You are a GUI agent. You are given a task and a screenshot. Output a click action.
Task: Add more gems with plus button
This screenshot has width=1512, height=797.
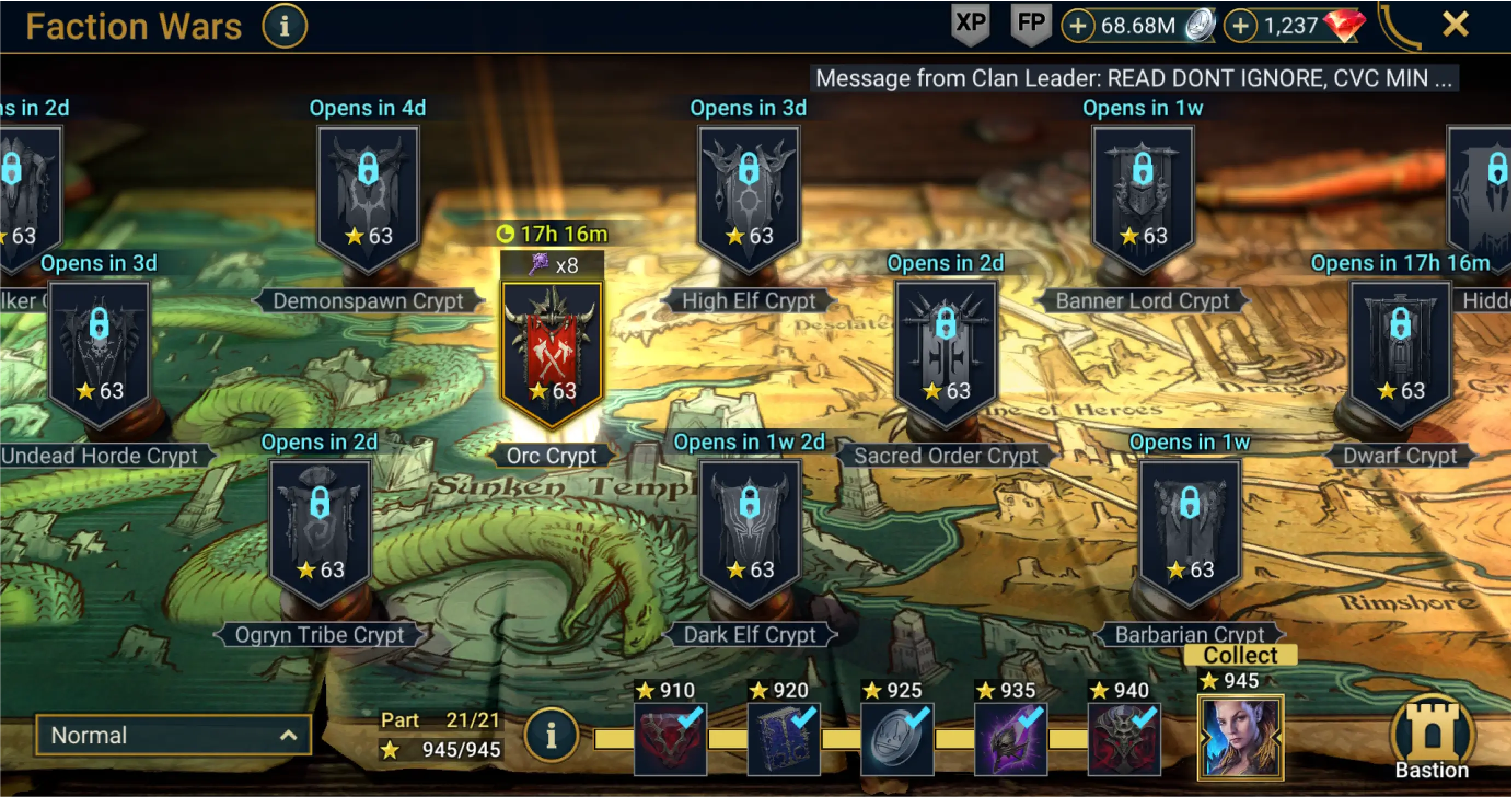(1239, 26)
